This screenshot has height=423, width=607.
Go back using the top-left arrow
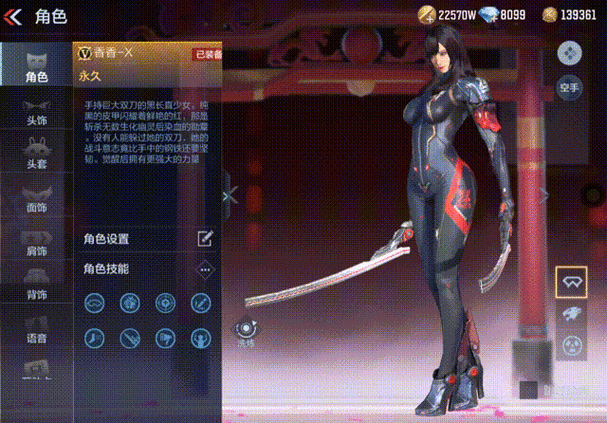(x=14, y=15)
